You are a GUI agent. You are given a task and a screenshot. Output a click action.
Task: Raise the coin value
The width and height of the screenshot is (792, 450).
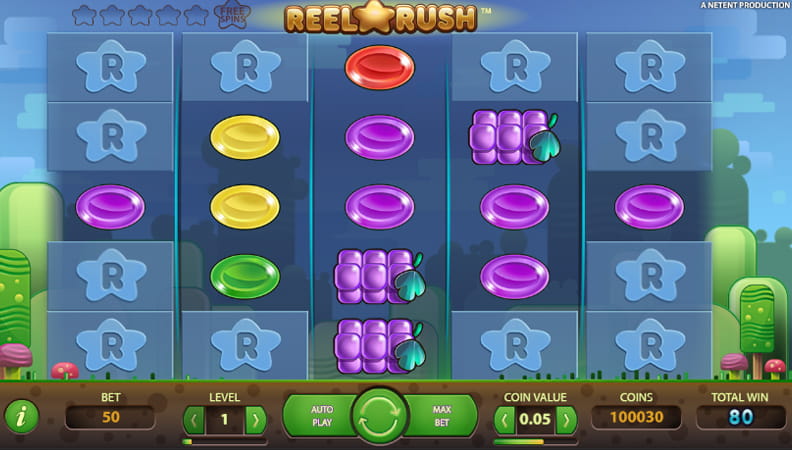[567, 418]
